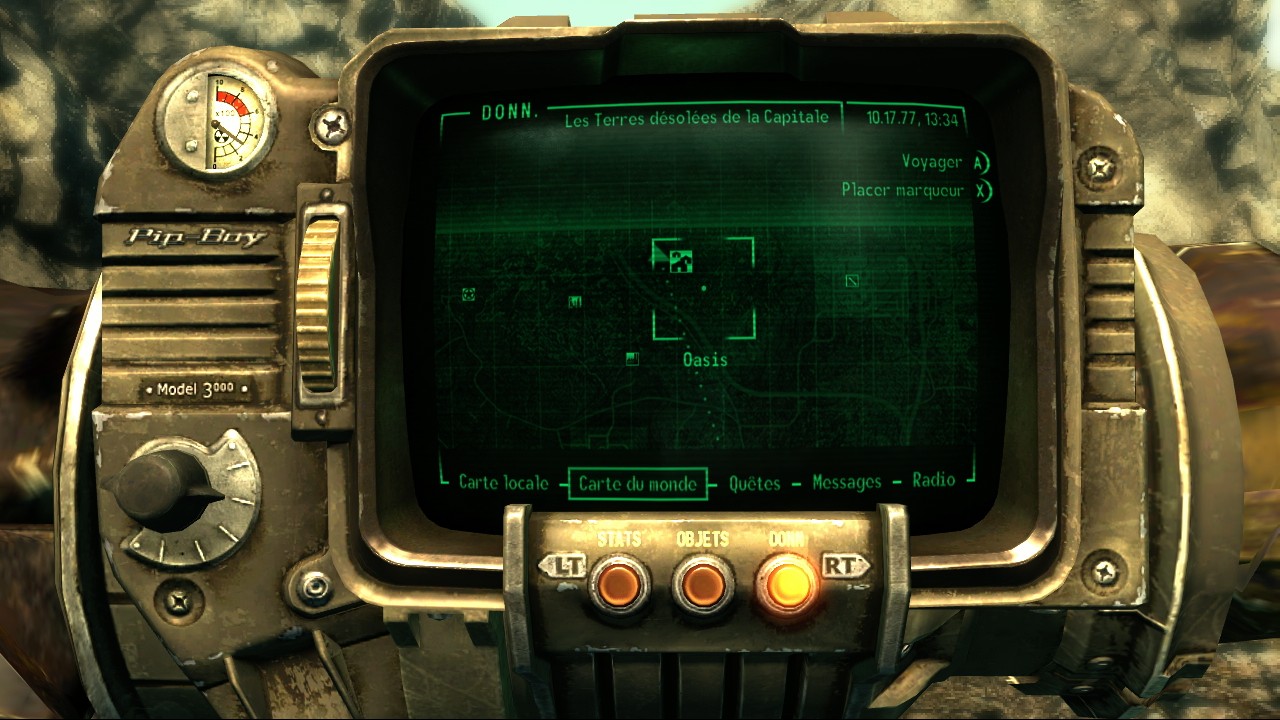This screenshot has height=720, width=1280.
Task: Select the building marker left of Oasis
Action: click(575, 302)
